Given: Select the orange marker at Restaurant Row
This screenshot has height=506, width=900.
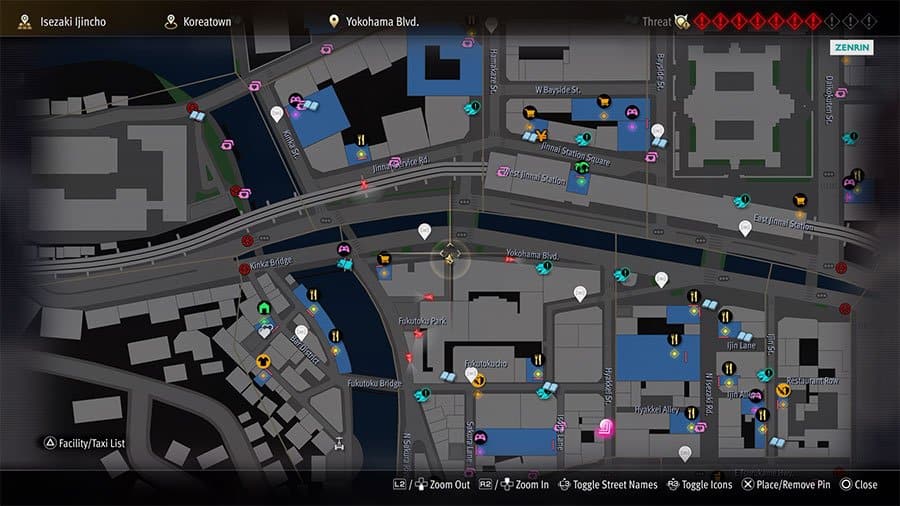Looking at the screenshot, I should coord(783,389).
